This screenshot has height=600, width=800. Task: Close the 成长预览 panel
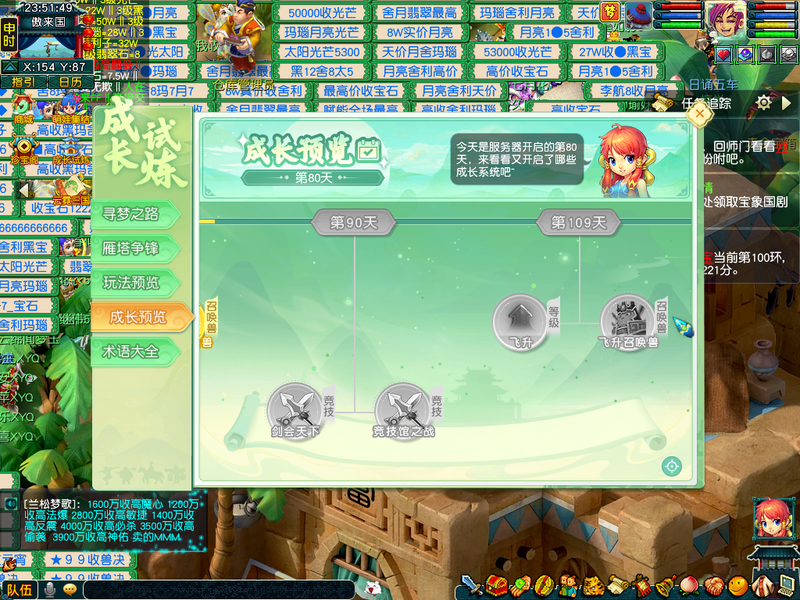point(700,114)
